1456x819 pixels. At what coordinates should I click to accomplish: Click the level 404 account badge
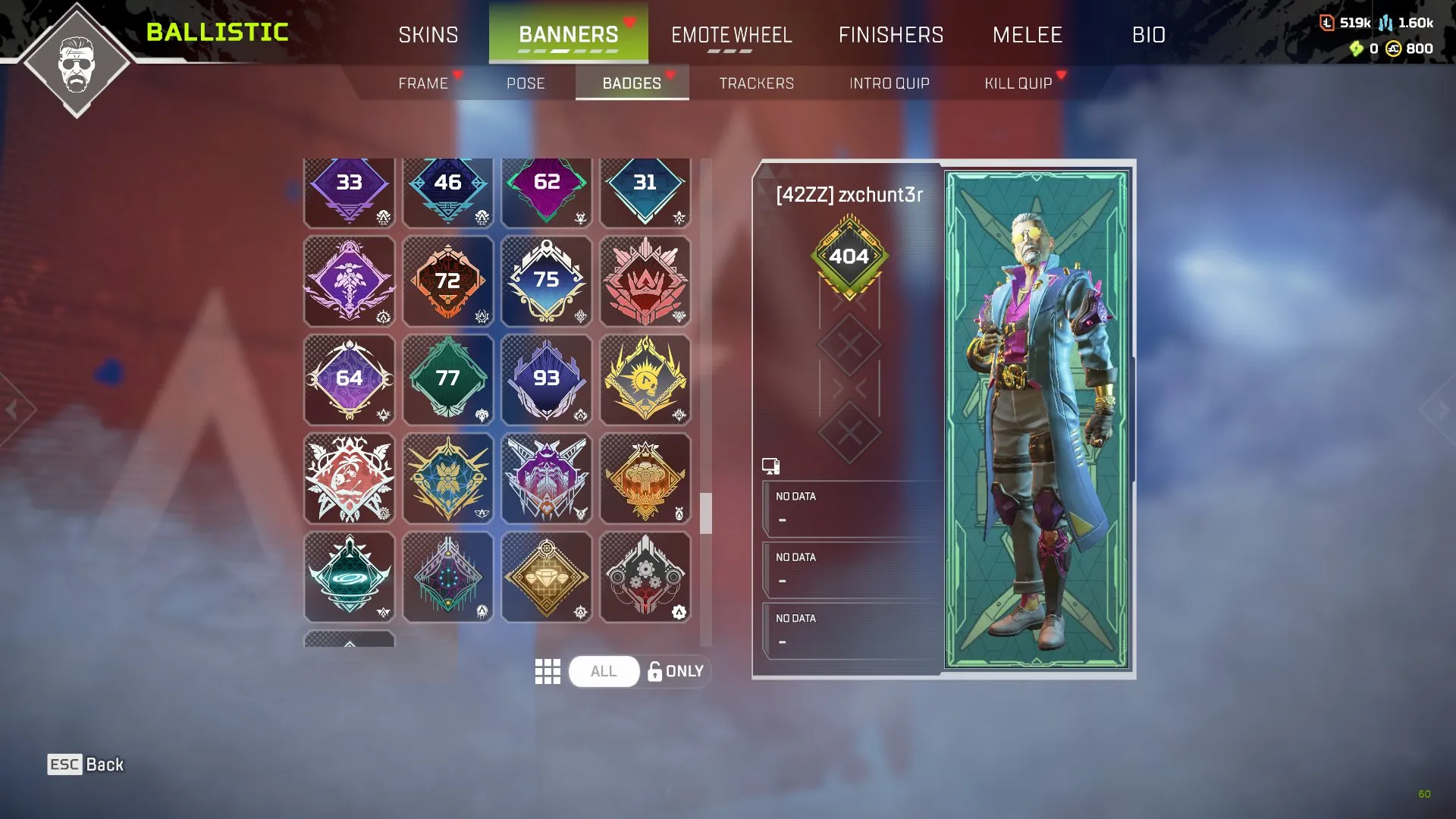849,256
